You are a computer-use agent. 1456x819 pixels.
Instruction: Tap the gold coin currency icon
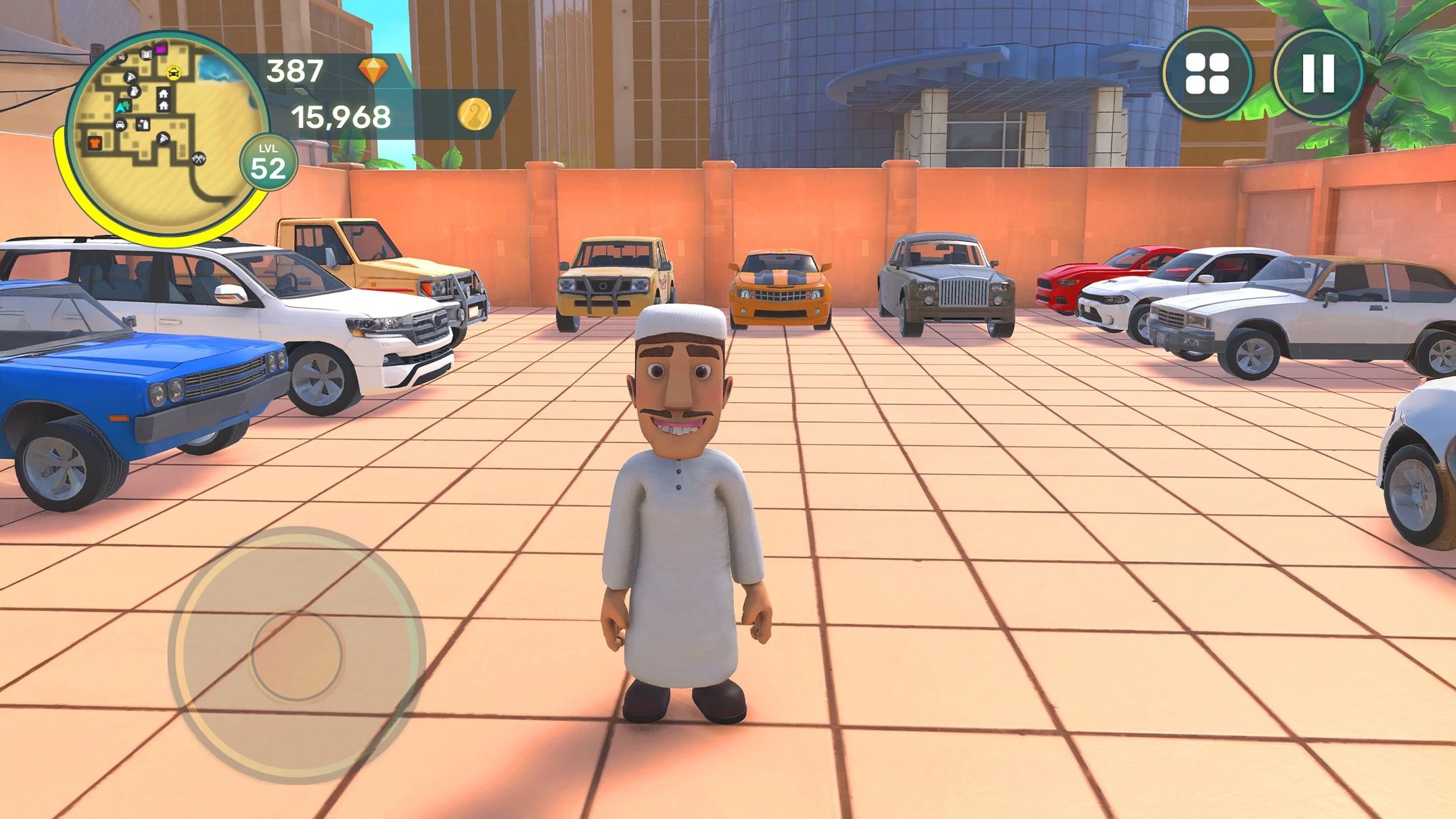pyautogui.click(x=474, y=115)
